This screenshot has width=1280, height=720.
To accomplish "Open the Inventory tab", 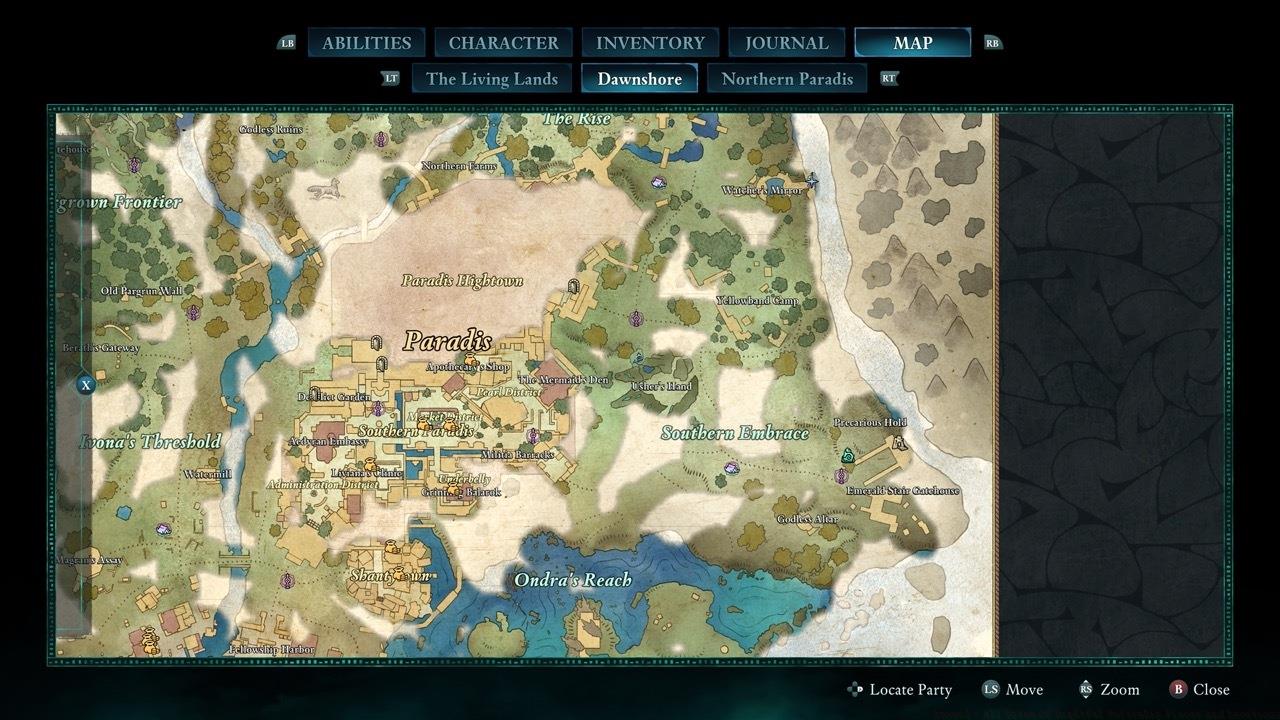I will click(x=650, y=43).
